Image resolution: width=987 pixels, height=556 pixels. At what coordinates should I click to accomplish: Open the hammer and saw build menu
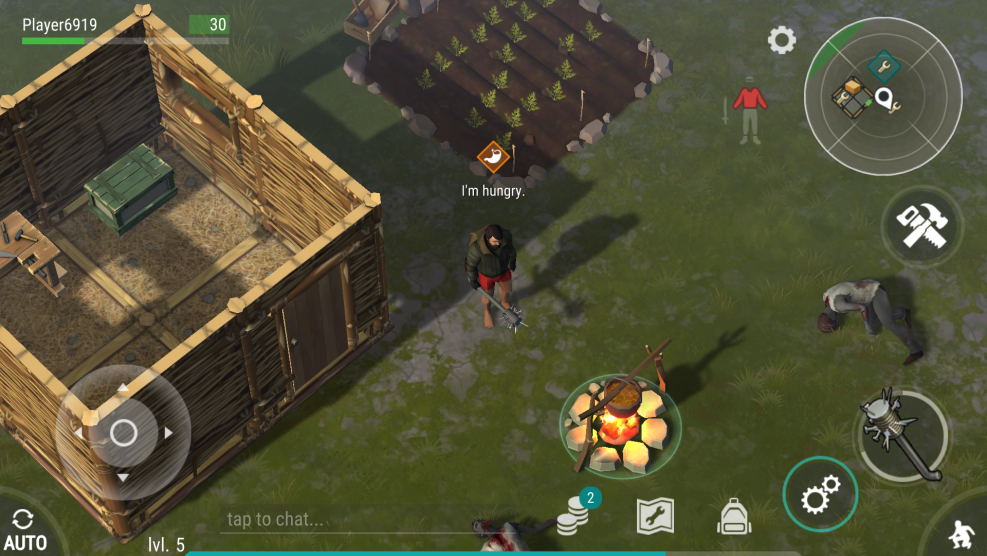coord(921,227)
